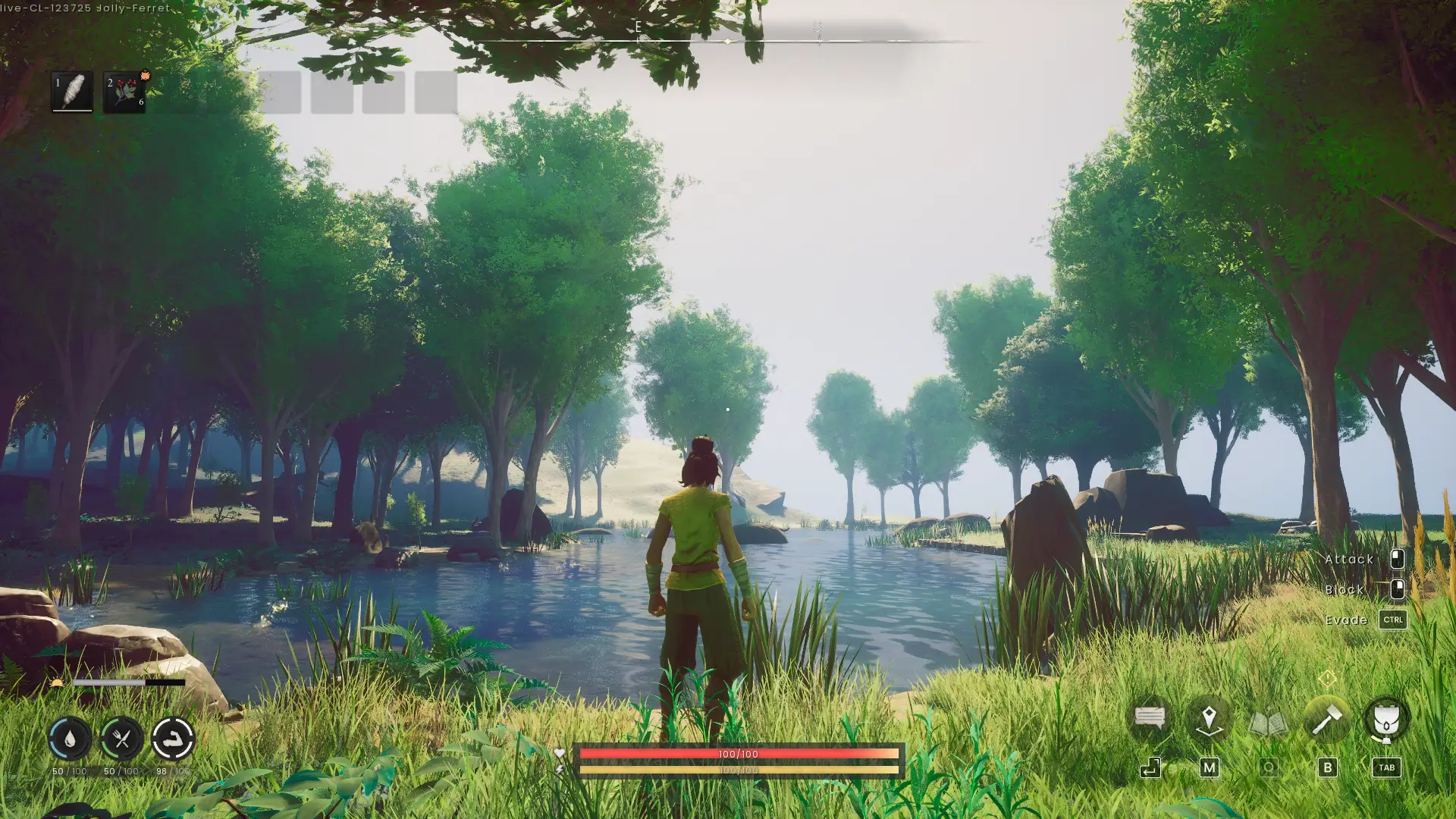Click the M keybind badge below the map icon
Viewport: 1456px width, 819px height.
[x=1209, y=767]
